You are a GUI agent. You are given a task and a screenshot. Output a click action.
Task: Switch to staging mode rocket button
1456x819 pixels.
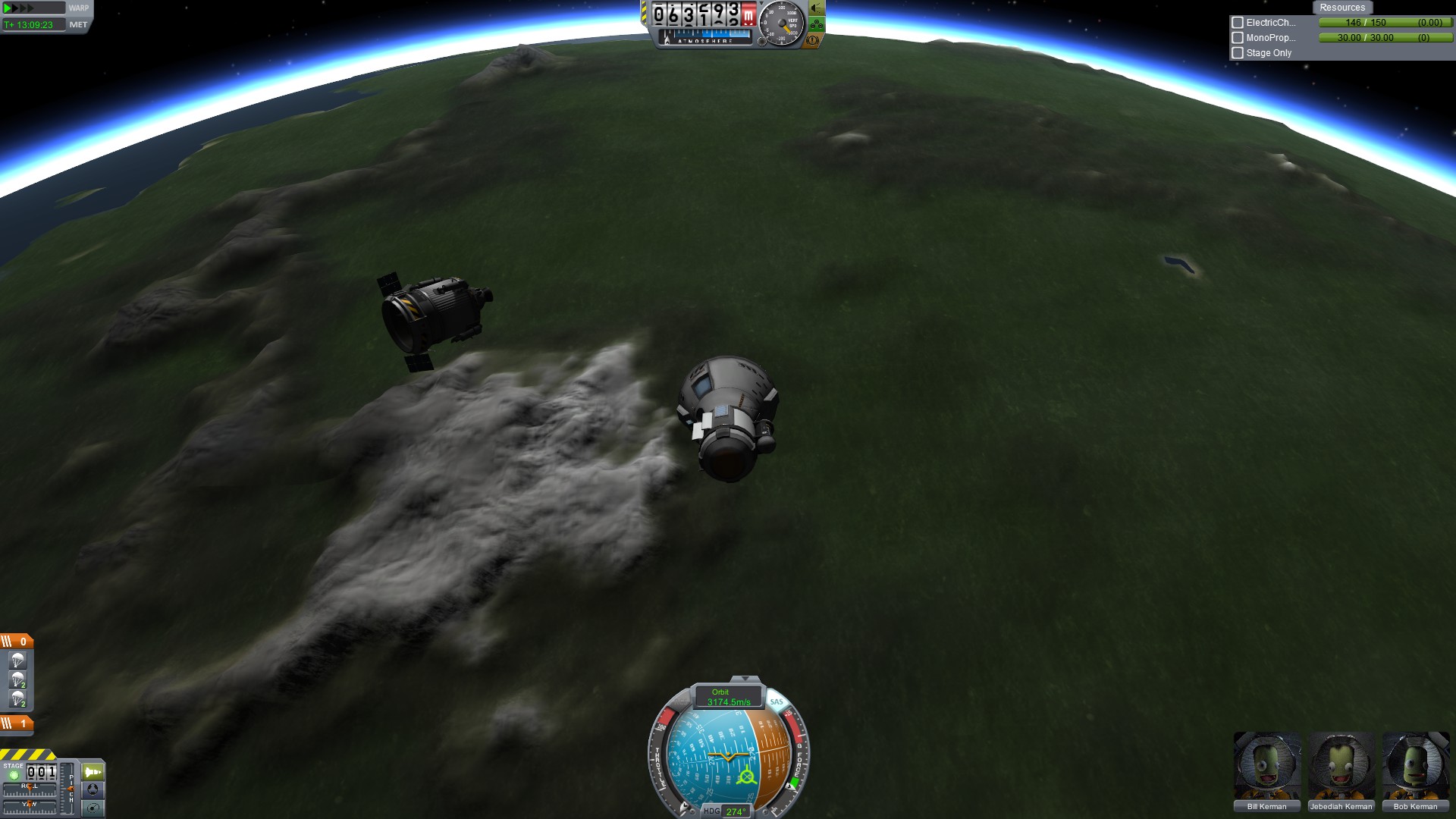tap(93, 772)
